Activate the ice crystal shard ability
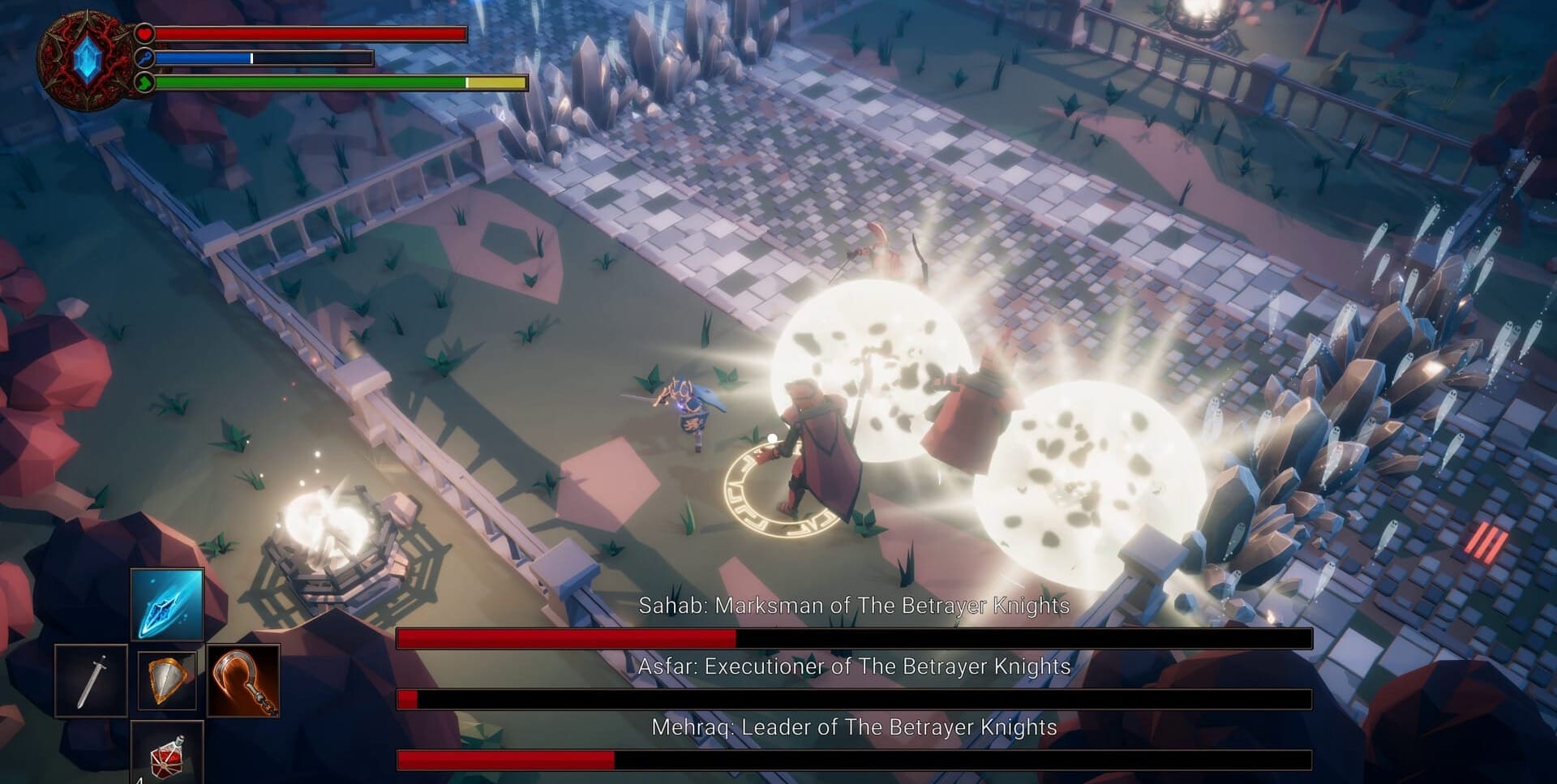Screen dimensions: 1557x784 click(x=167, y=604)
